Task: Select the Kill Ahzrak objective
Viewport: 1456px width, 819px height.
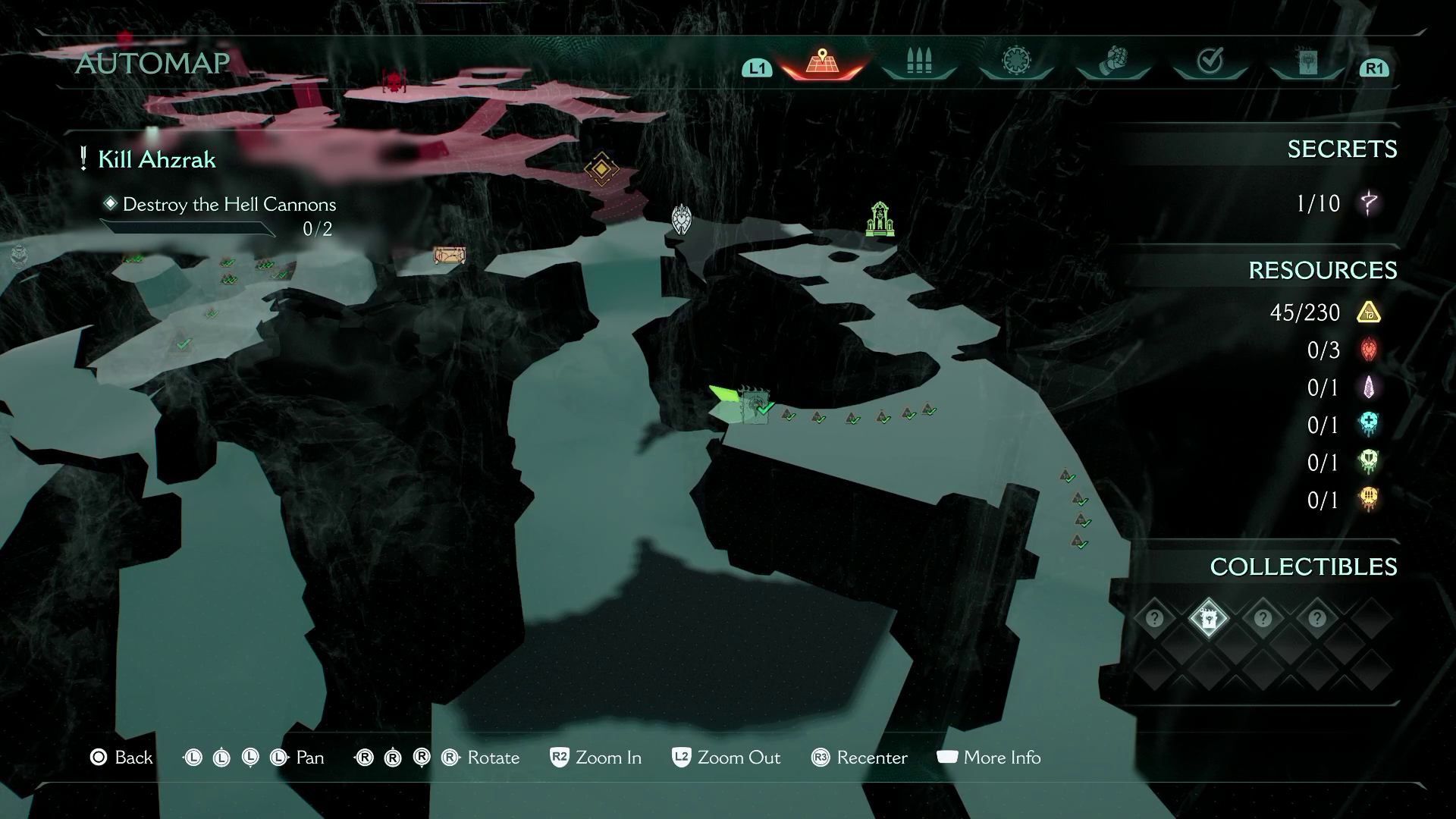Action: click(x=156, y=160)
